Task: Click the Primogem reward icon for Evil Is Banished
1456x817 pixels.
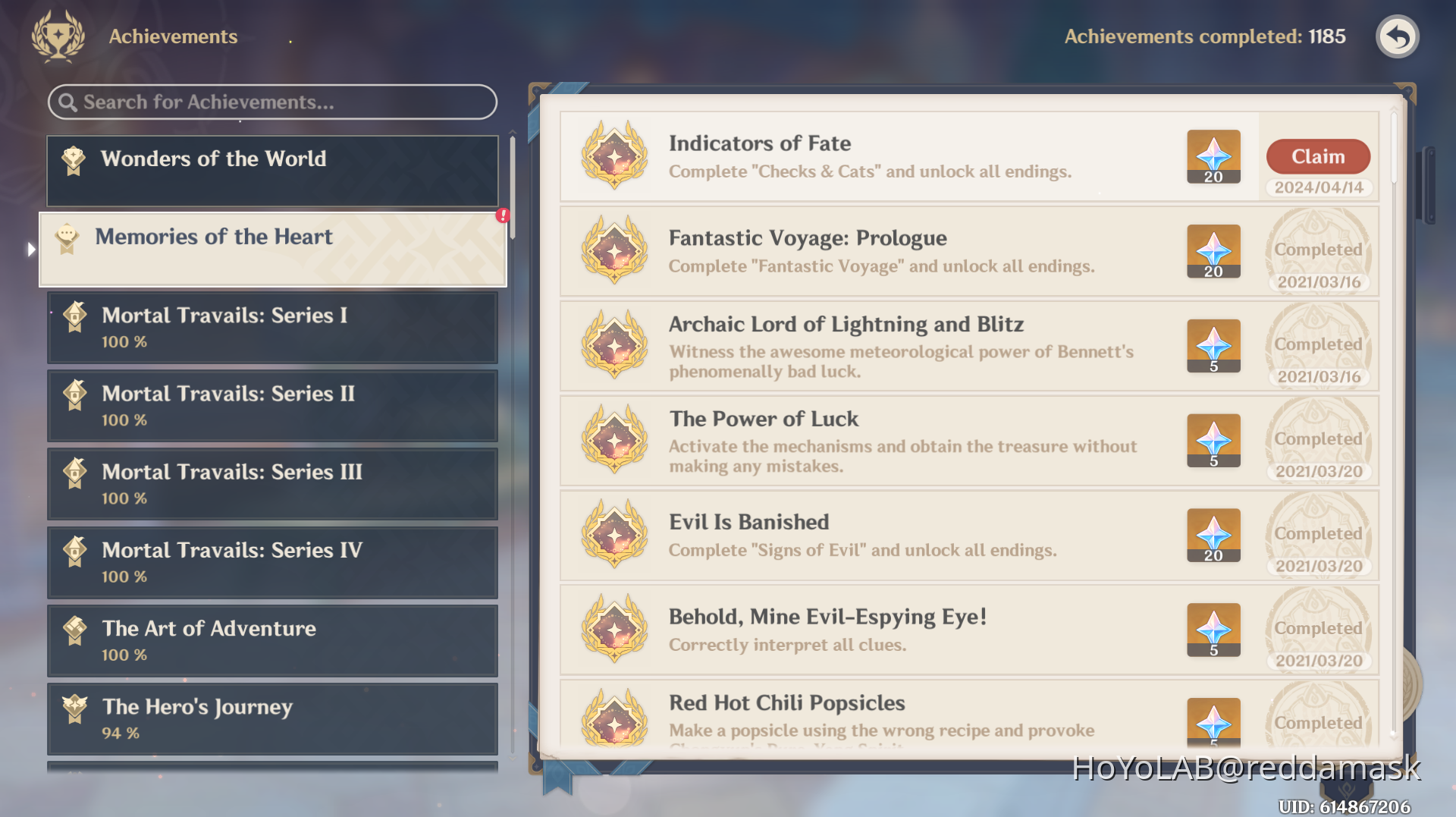Action: (x=1213, y=535)
